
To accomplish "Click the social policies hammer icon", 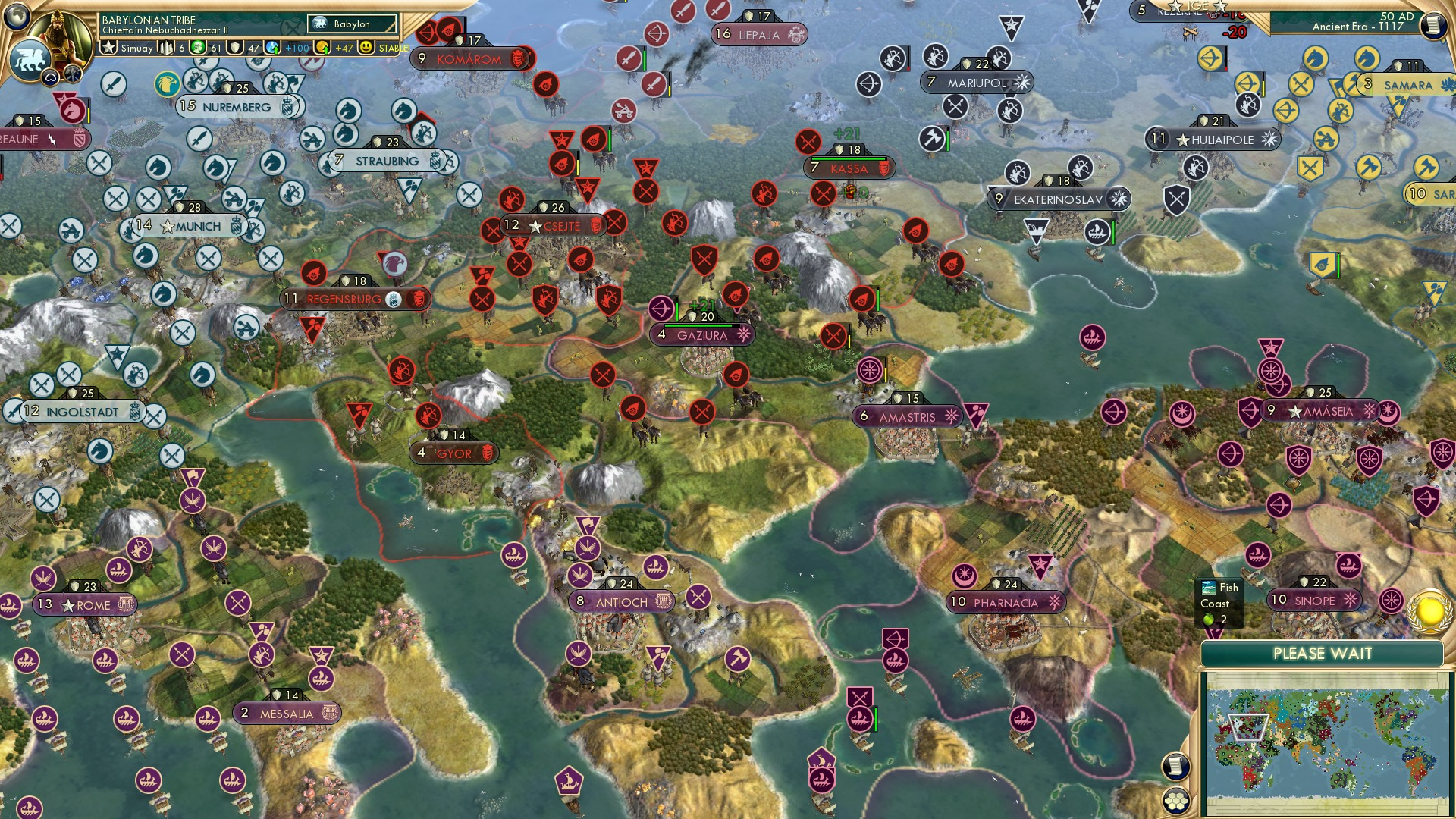I will tap(73, 74).
